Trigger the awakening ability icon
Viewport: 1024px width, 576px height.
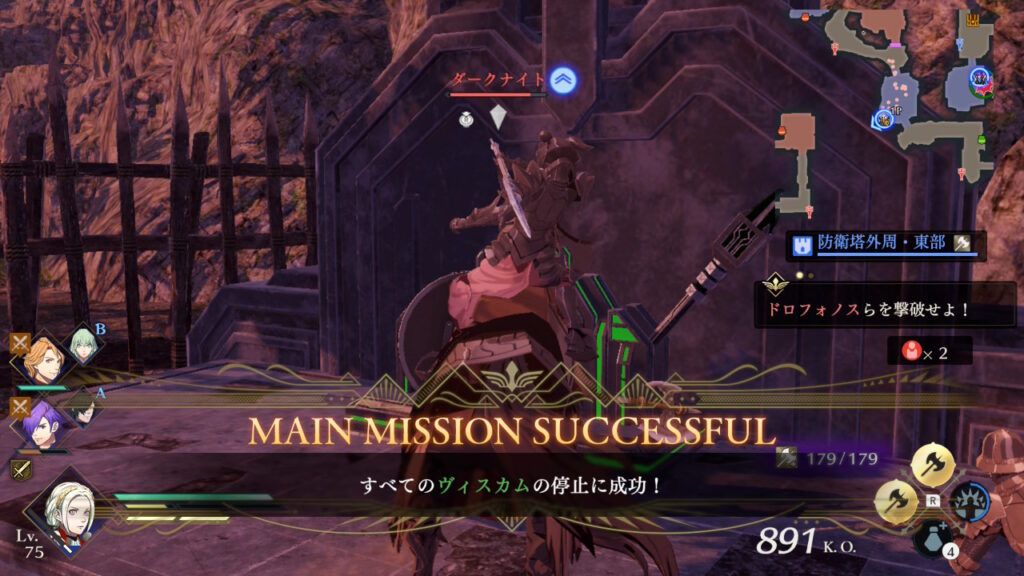[x=970, y=500]
